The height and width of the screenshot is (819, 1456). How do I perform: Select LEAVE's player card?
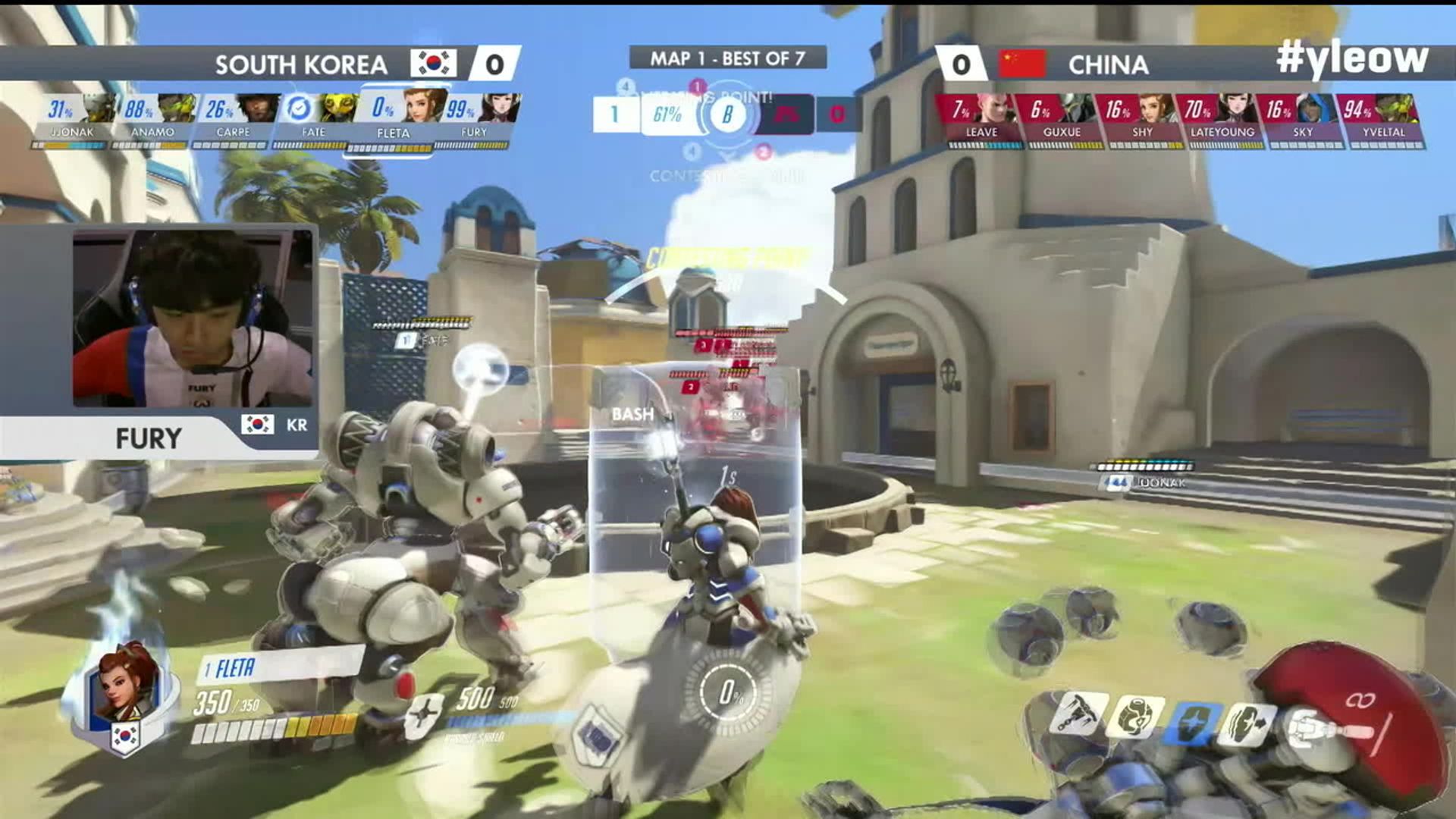pyautogui.click(x=981, y=119)
